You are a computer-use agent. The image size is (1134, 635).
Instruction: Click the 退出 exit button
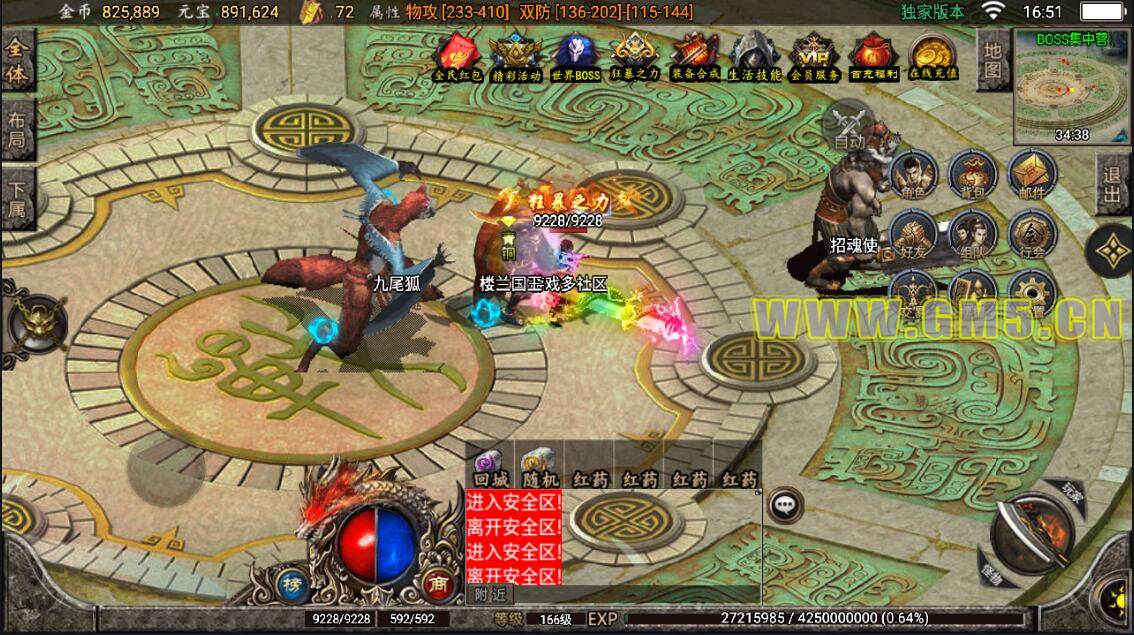[x=1112, y=185]
